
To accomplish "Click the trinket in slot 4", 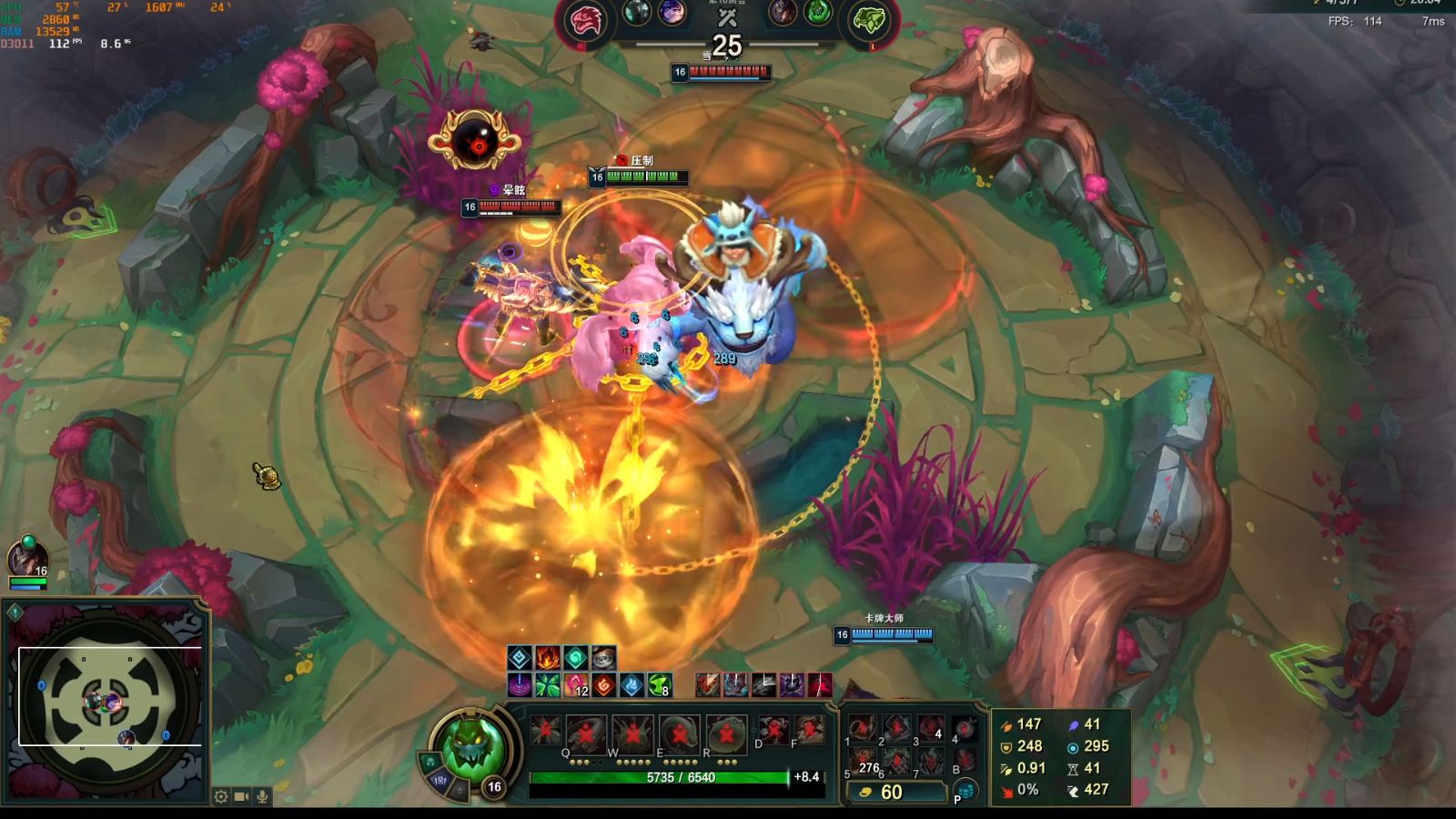I will tap(965, 728).
